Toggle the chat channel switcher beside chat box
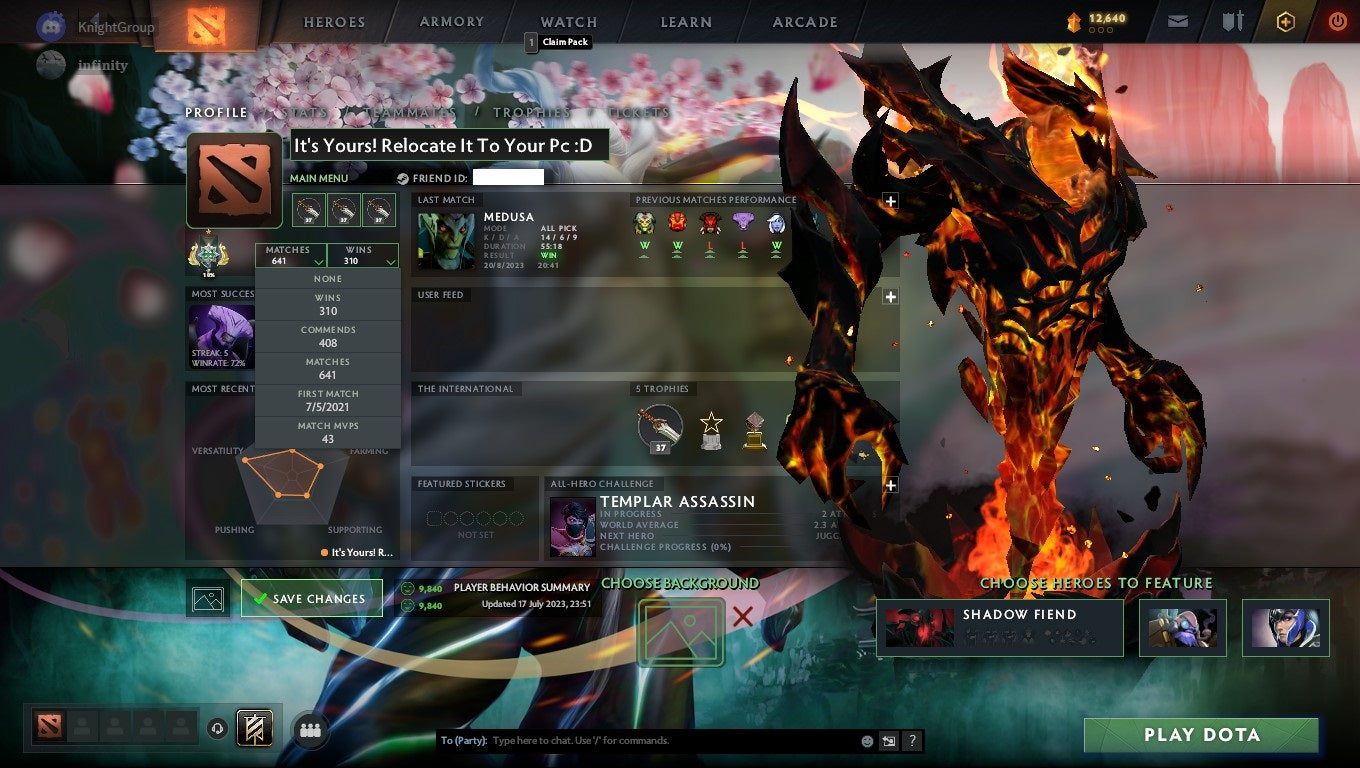 [889, 740]
